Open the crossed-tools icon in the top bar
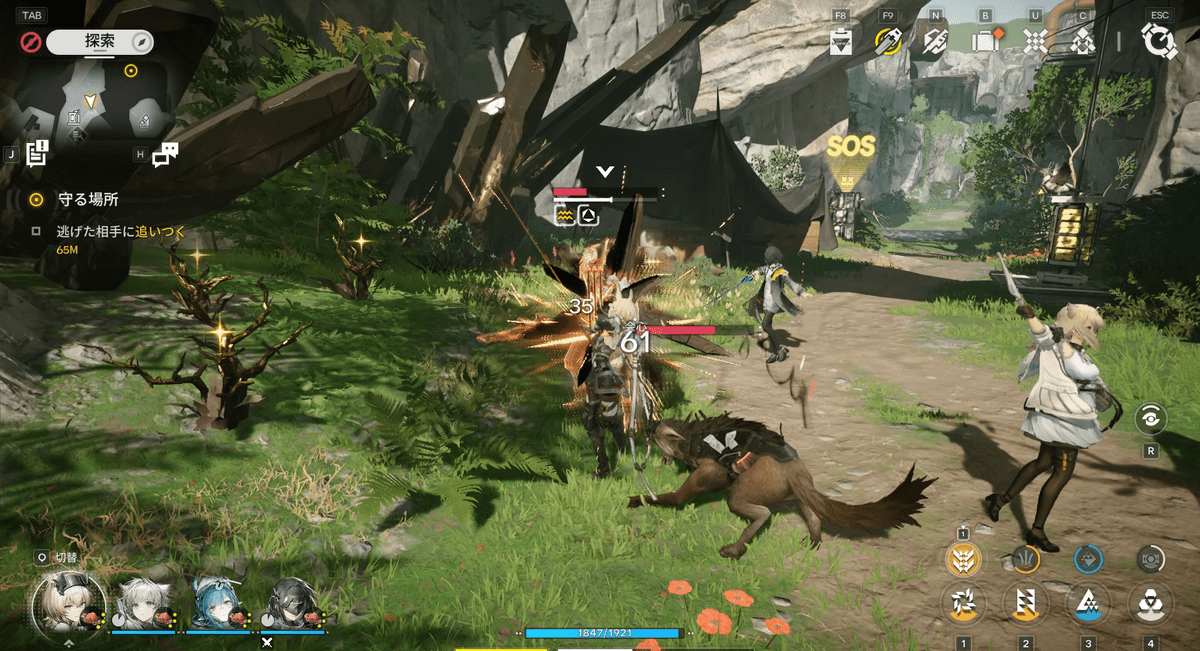The height and width of the screenshot is (651, 1200). [935, 41]
